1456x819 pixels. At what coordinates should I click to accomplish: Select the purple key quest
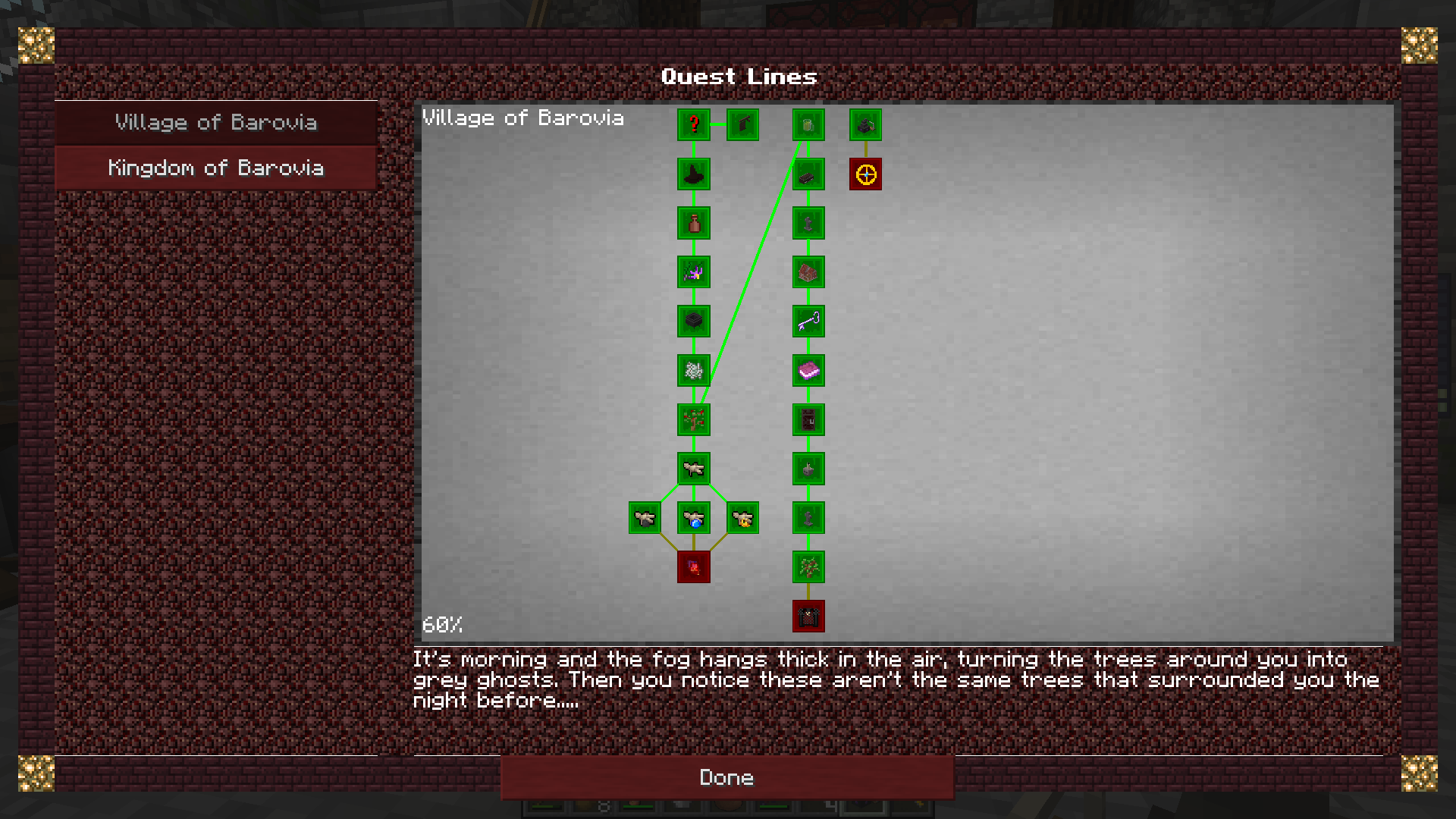[x=808, y=322]
